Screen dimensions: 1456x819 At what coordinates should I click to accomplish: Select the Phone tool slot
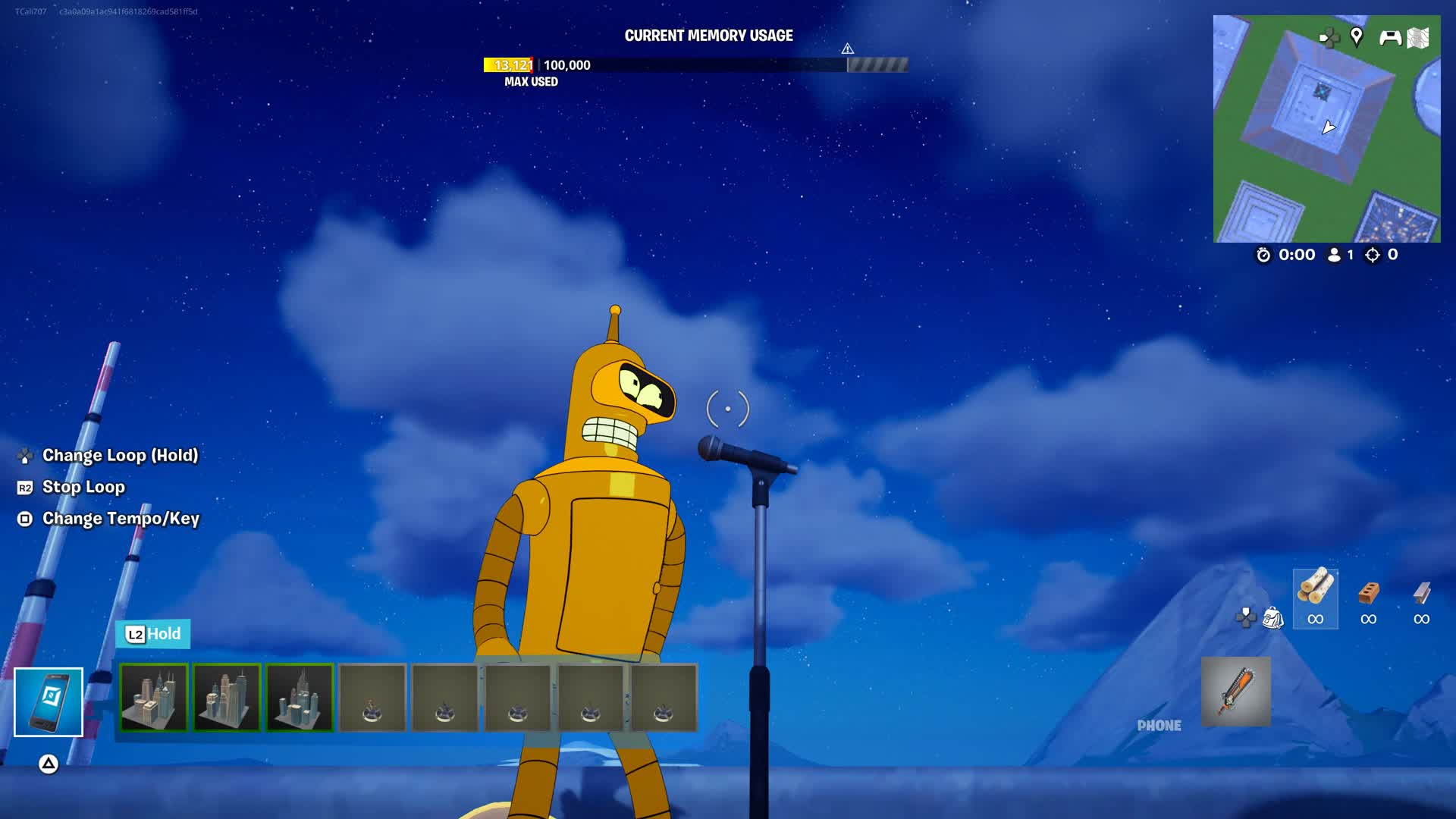click(49, 701)
